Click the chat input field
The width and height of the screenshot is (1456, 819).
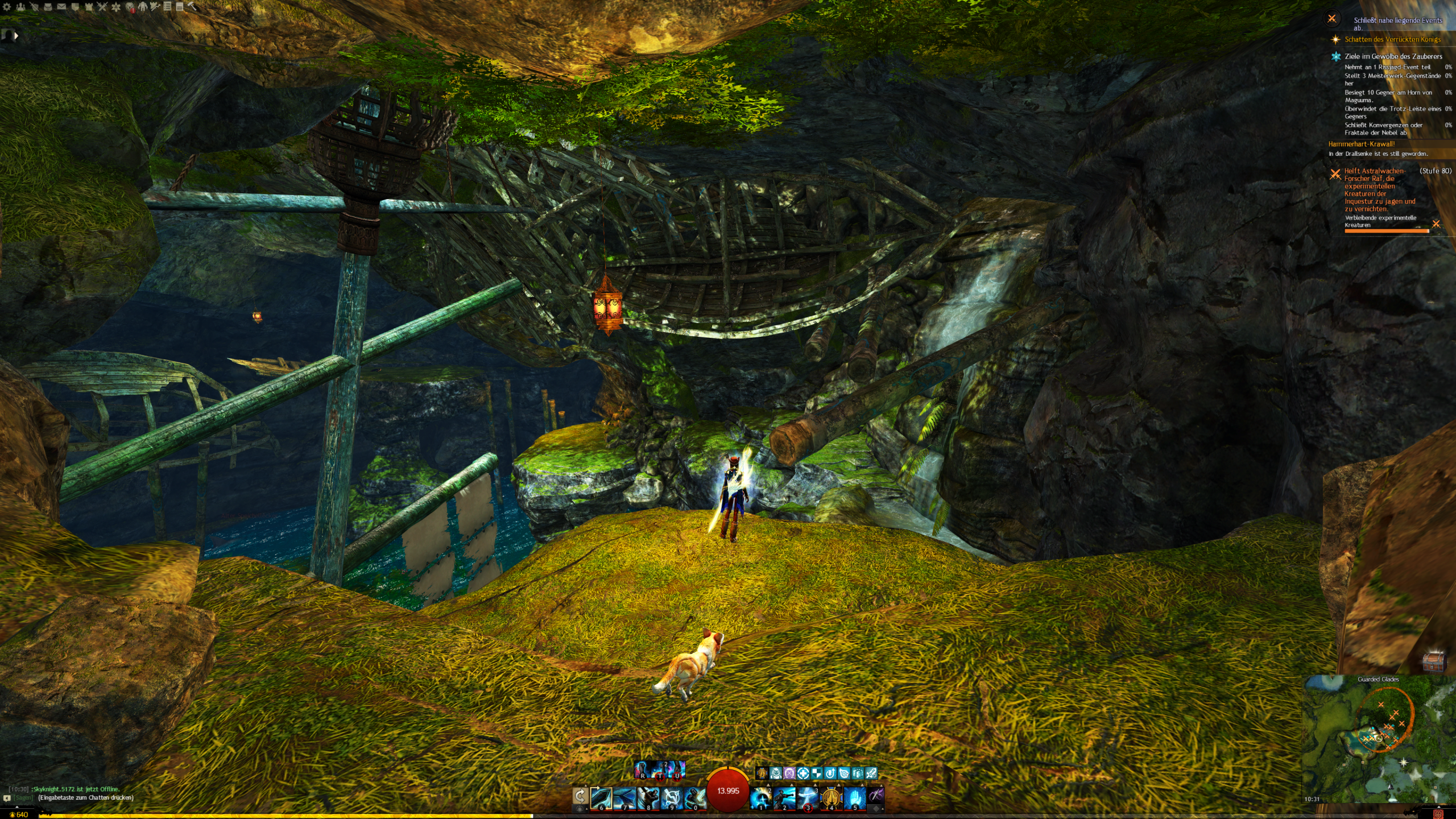85,797
